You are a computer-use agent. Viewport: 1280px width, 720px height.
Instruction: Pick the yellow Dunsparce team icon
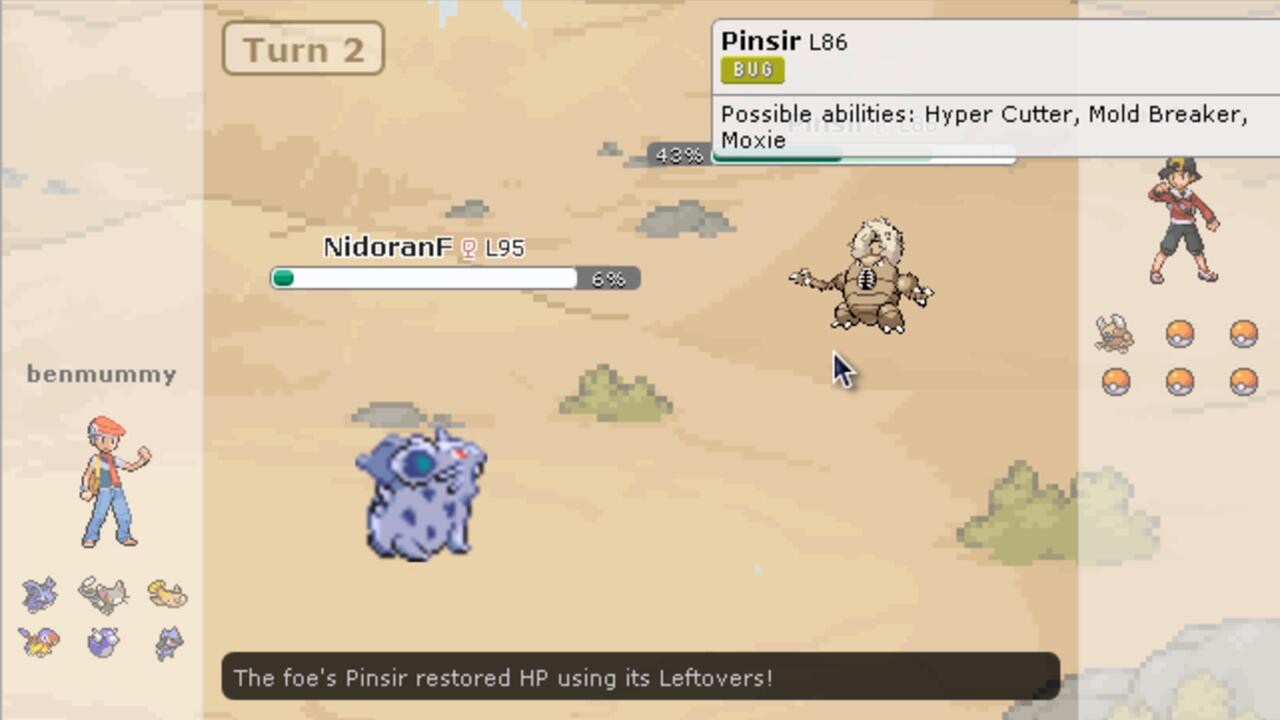coord(167,594)
